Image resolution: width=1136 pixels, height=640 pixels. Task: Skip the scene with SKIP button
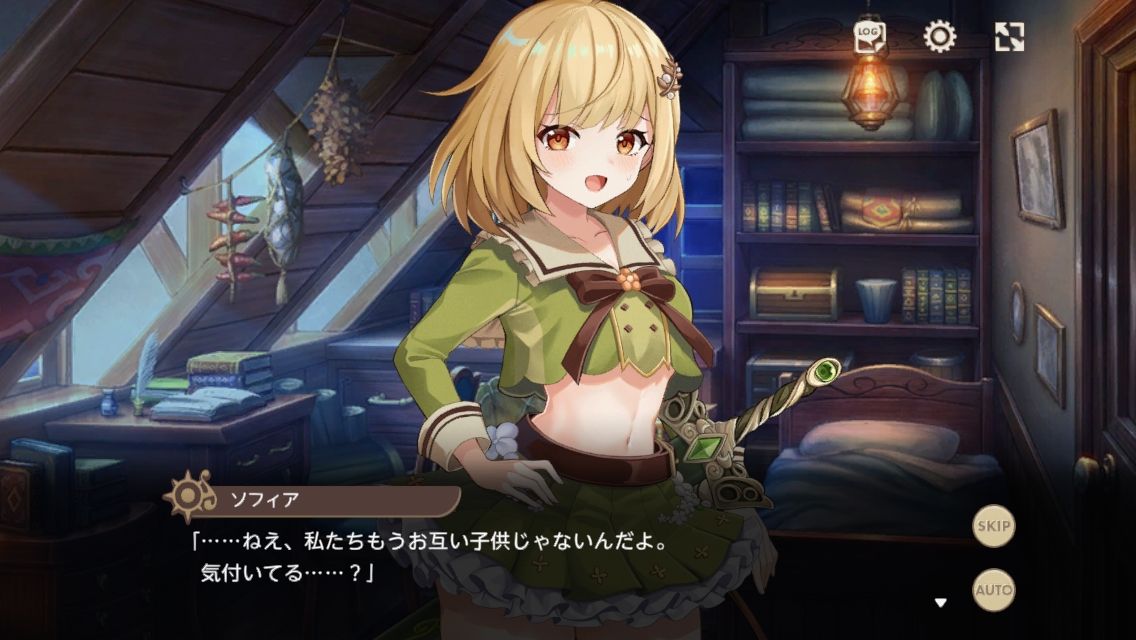click(994, 526)
